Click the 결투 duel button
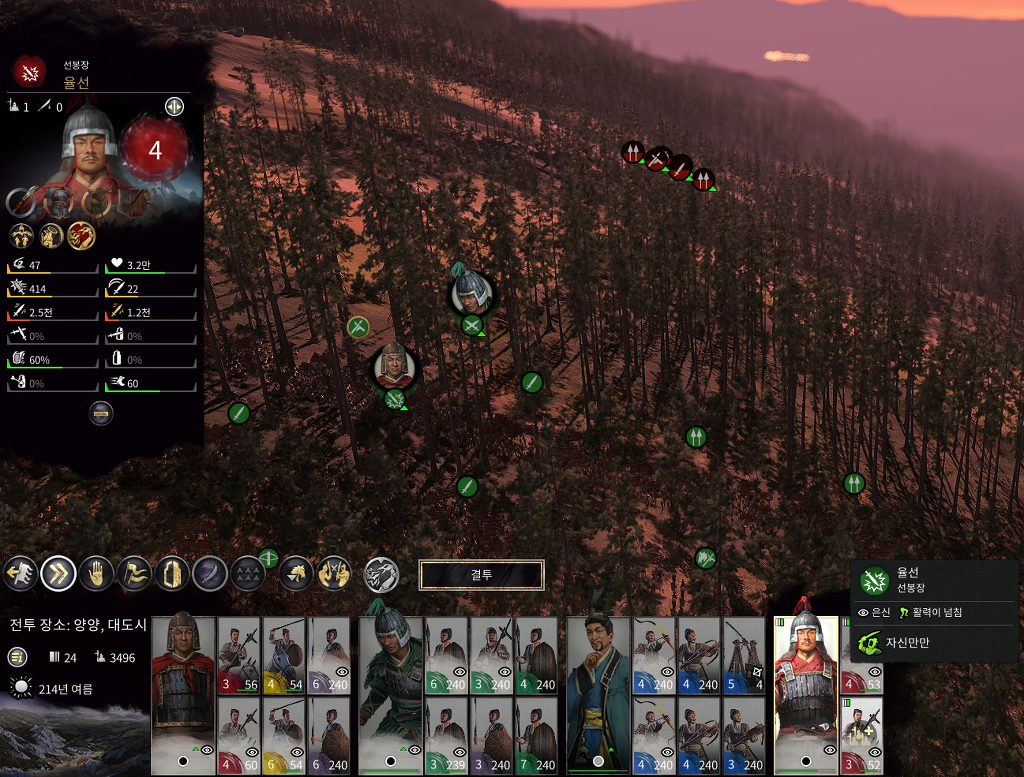This screenshot has height=777, width=1024. coord(481,575)
